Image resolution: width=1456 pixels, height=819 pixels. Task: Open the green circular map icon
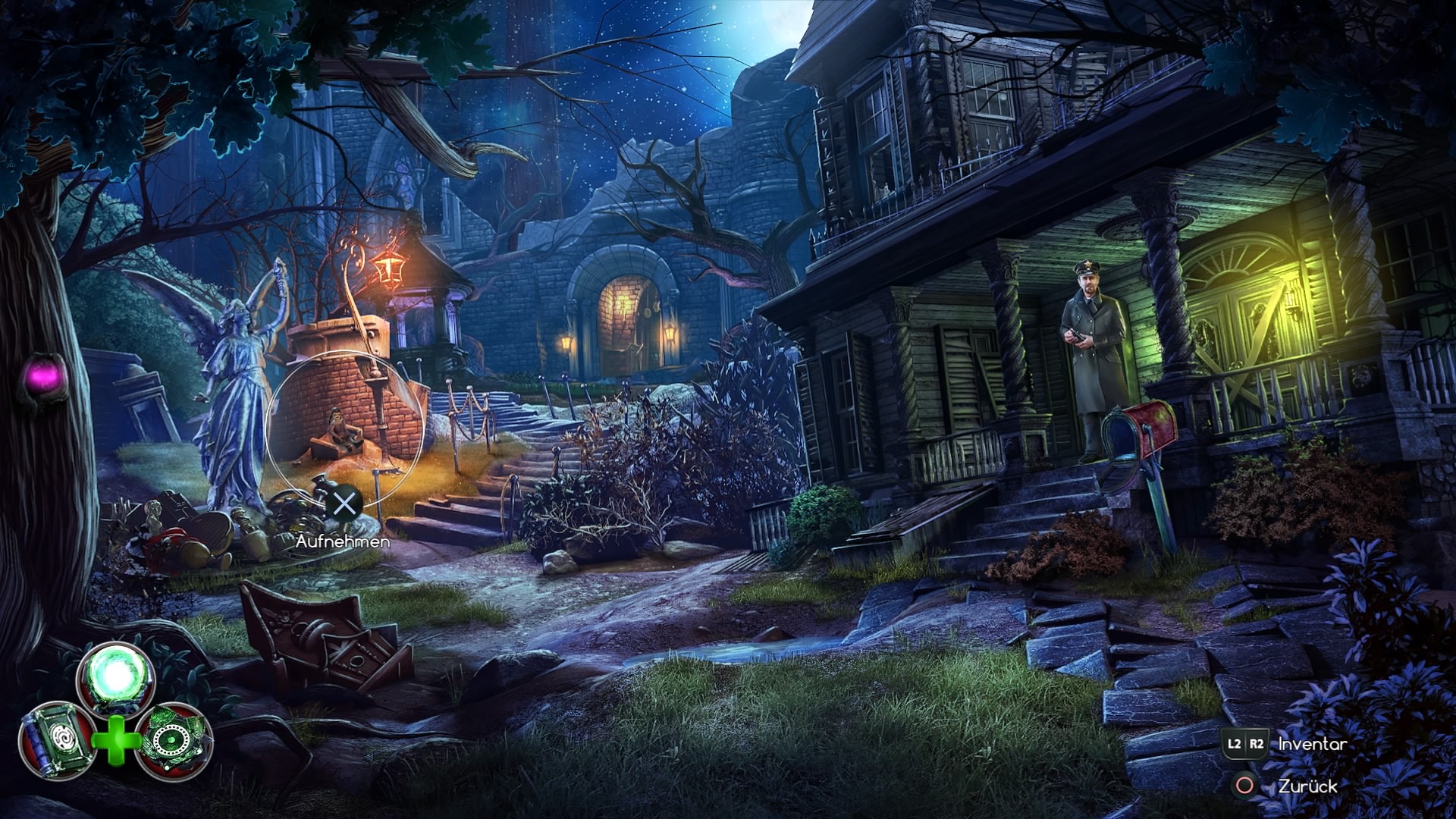[174, 740]
